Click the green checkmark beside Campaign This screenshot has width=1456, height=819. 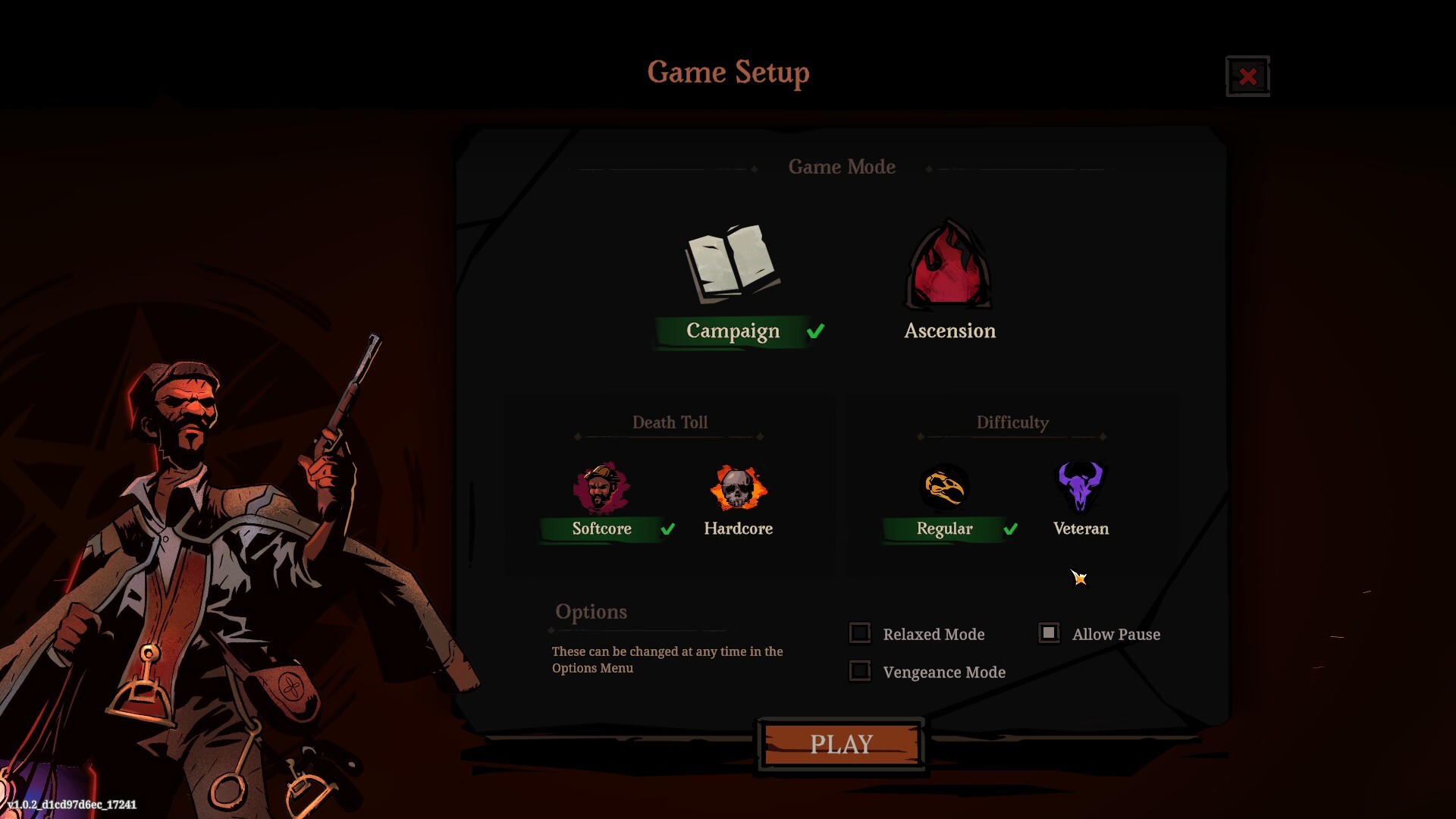[815, 330]
